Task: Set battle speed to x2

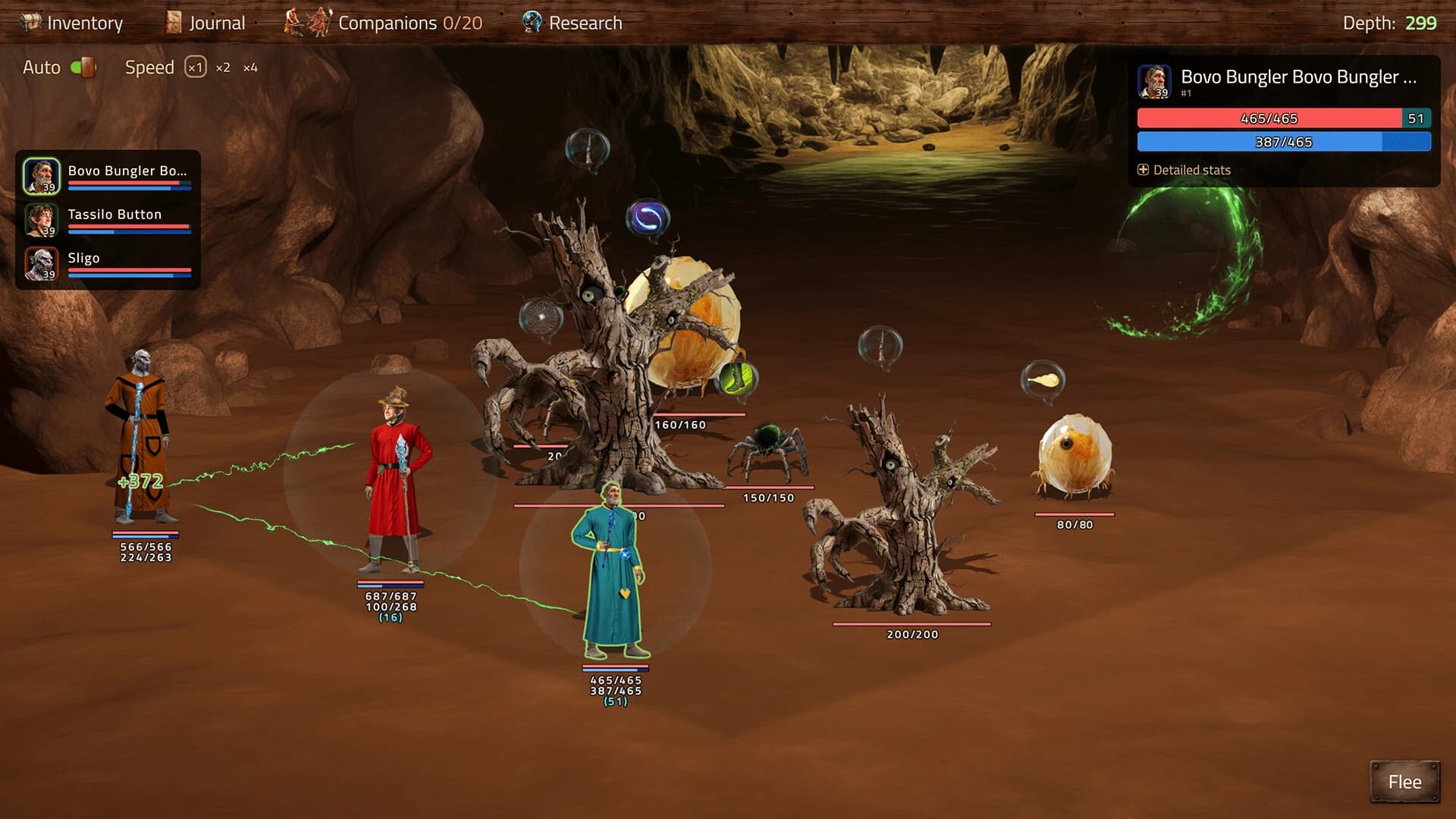Action: coord(224,67)
